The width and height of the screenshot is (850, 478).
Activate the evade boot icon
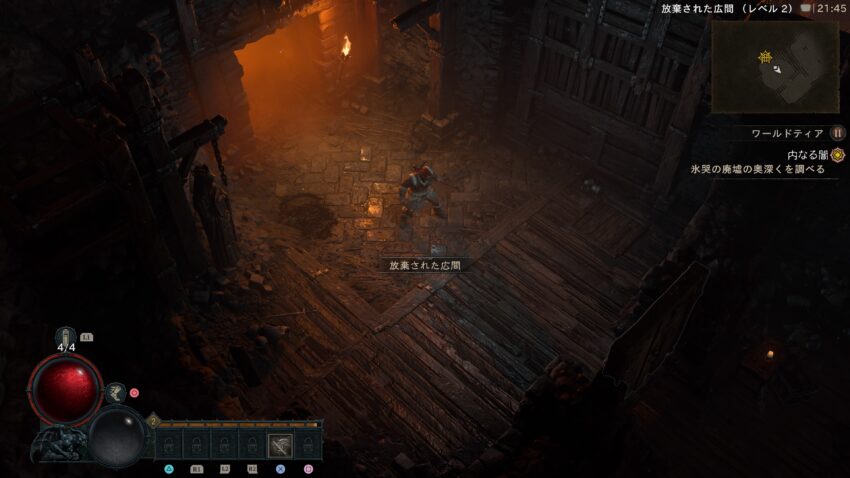[116, 392]
